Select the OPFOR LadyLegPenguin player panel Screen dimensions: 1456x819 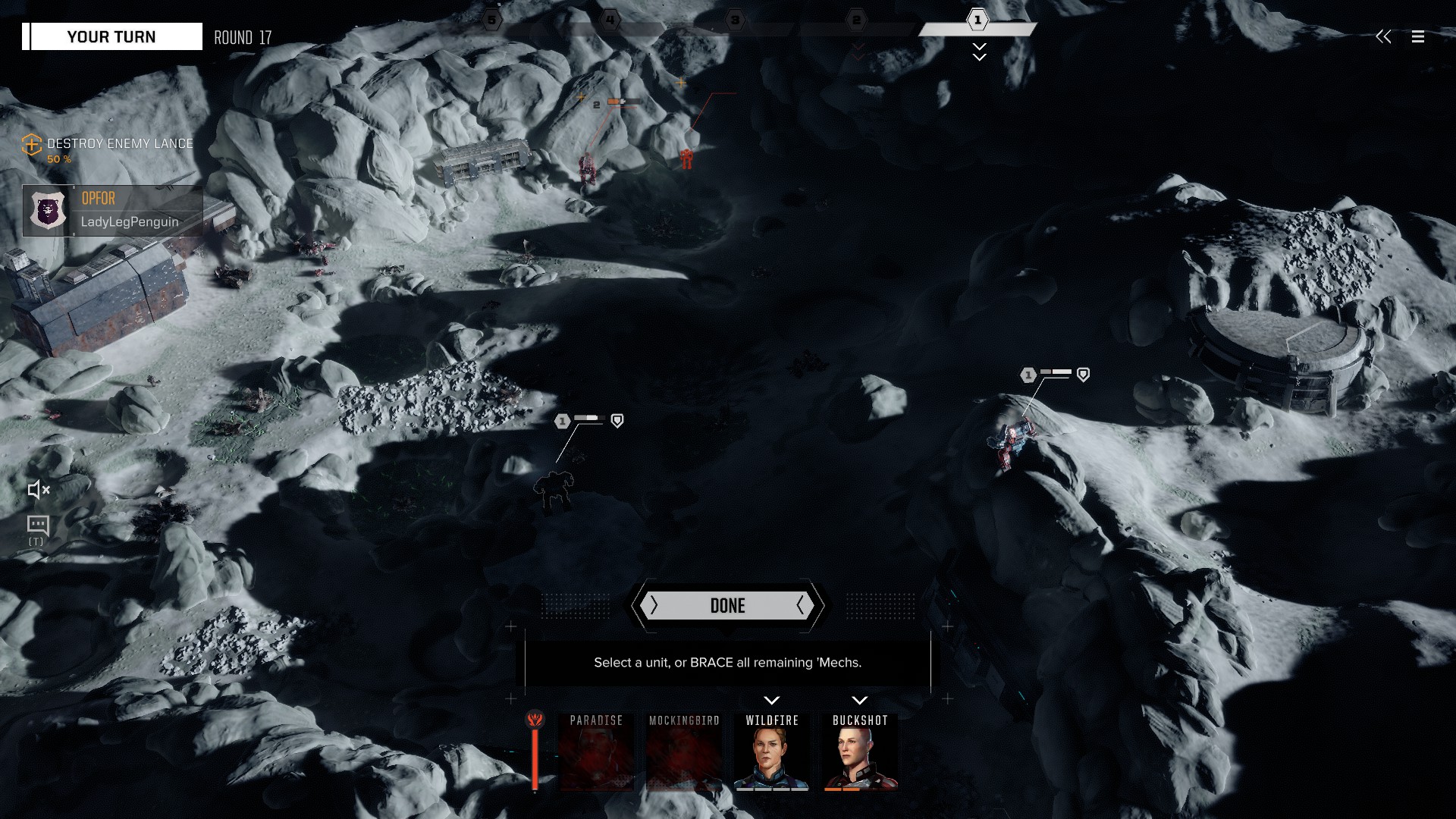tap(112, 211)
